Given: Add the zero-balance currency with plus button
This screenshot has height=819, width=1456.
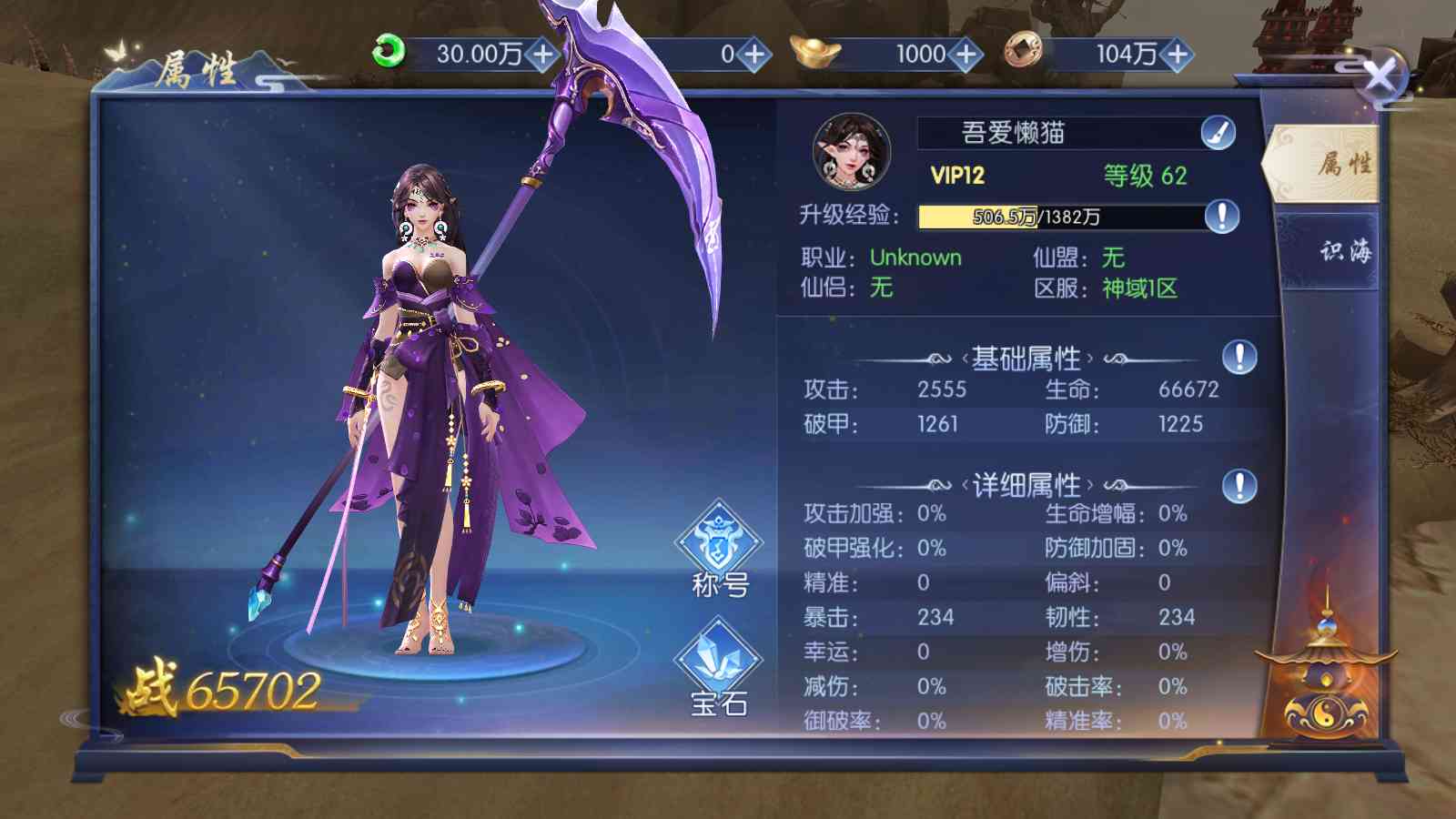Looking at the screenshot, I should (x=754, y=55).
